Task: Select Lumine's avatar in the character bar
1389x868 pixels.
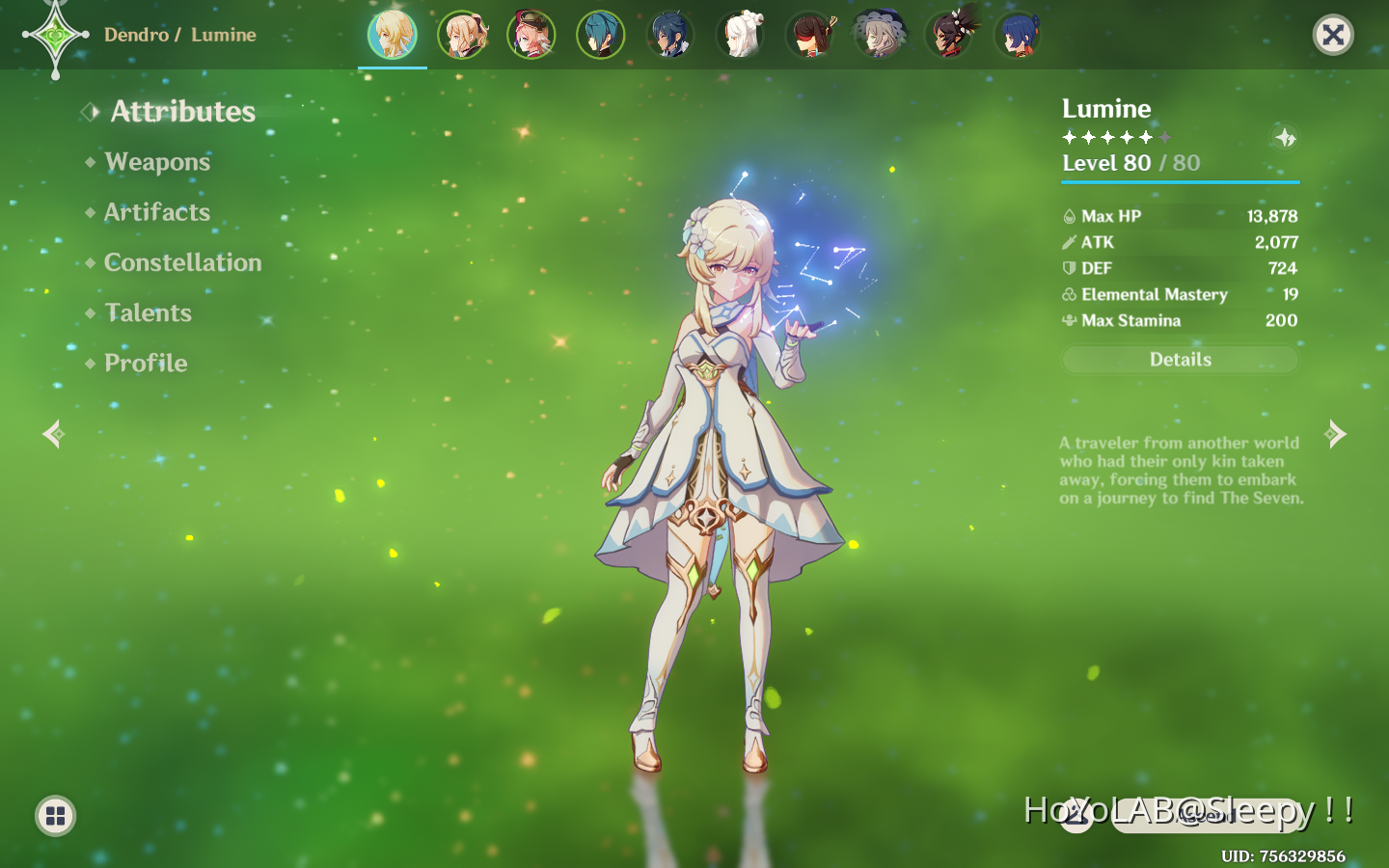Action: pyautogui.click(x=393, y=35)
